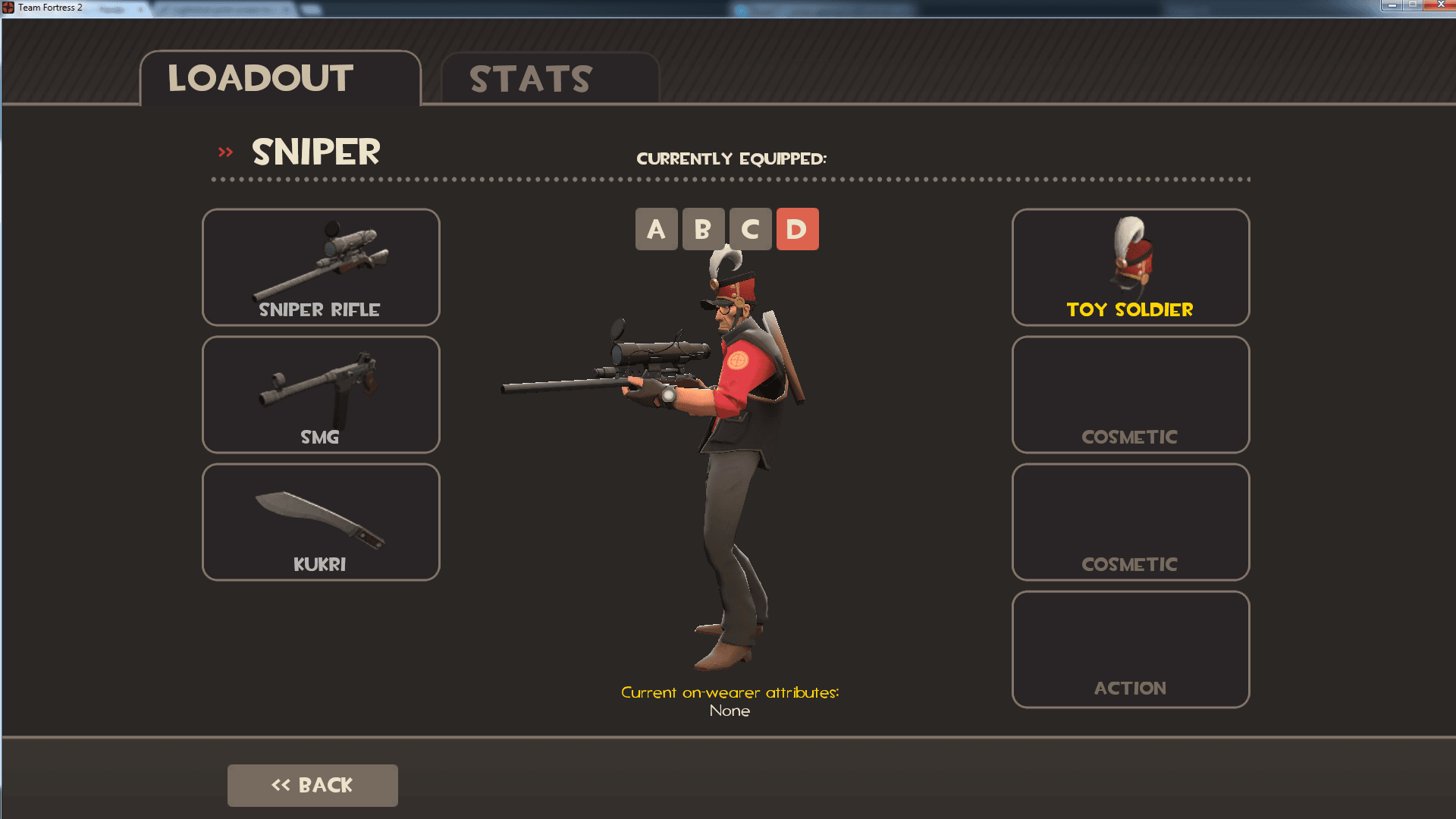
Task: Select the Kukri melee weapon slot
Action: (x=320, y=522)
